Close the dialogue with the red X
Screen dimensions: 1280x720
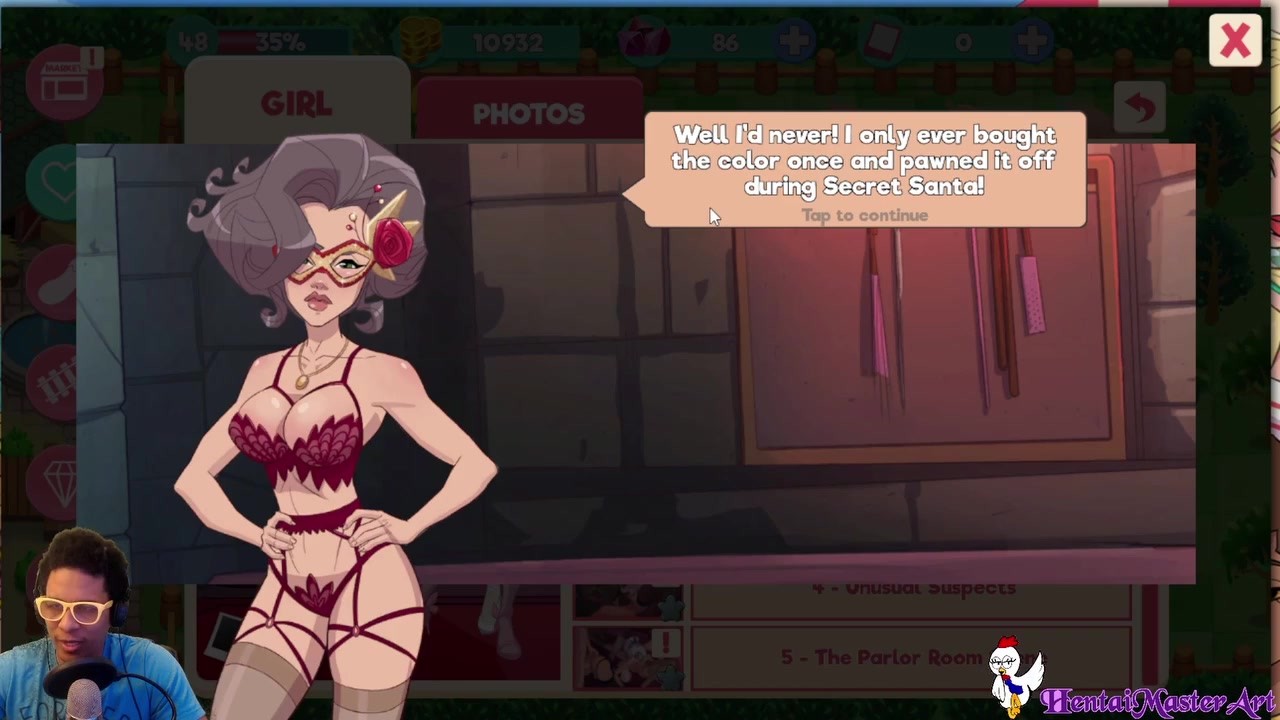tap(1235, 41)
